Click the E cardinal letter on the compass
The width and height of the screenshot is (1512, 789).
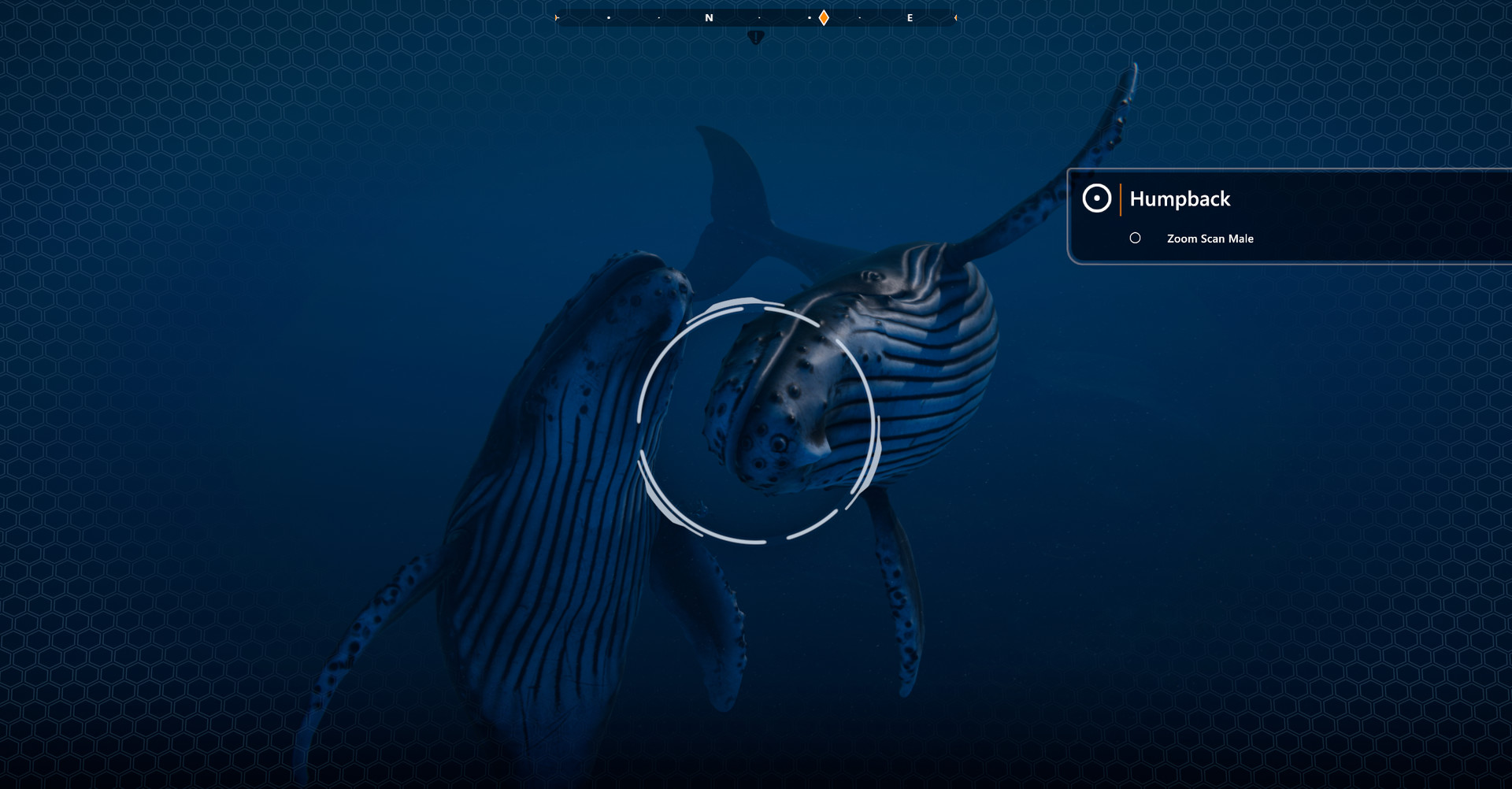(910, 17)
